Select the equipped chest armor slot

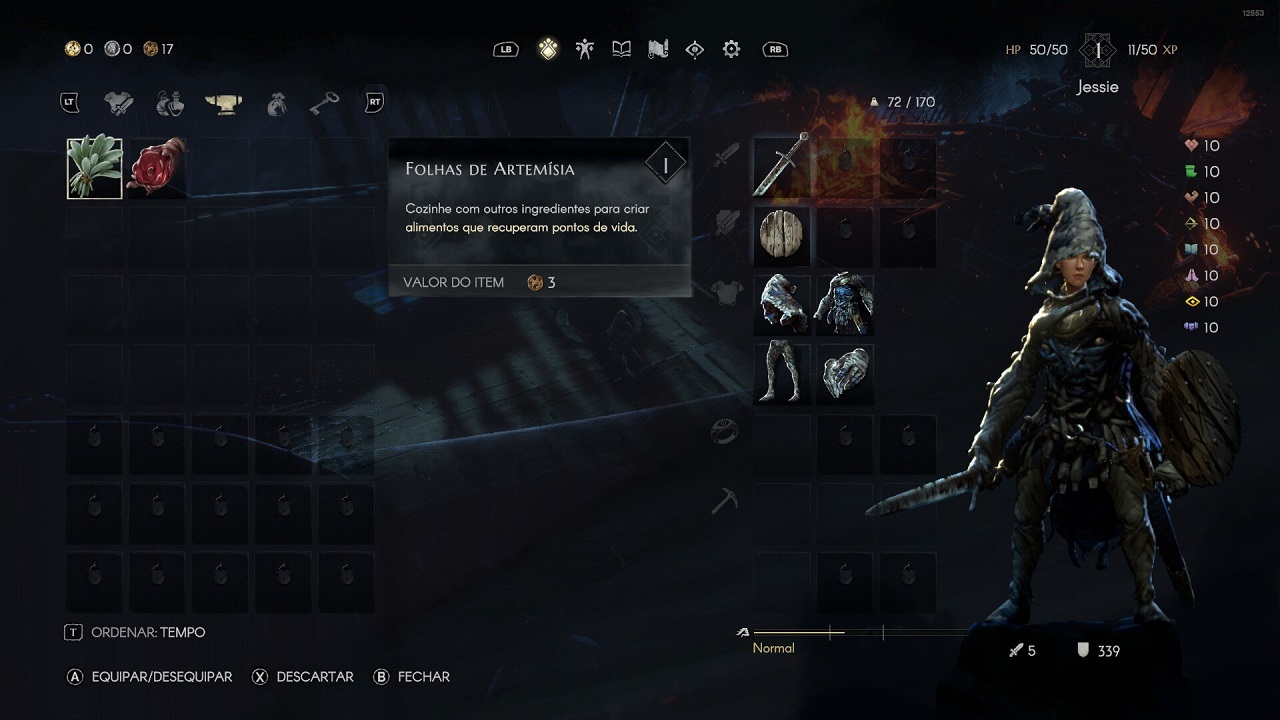point(845,305)
